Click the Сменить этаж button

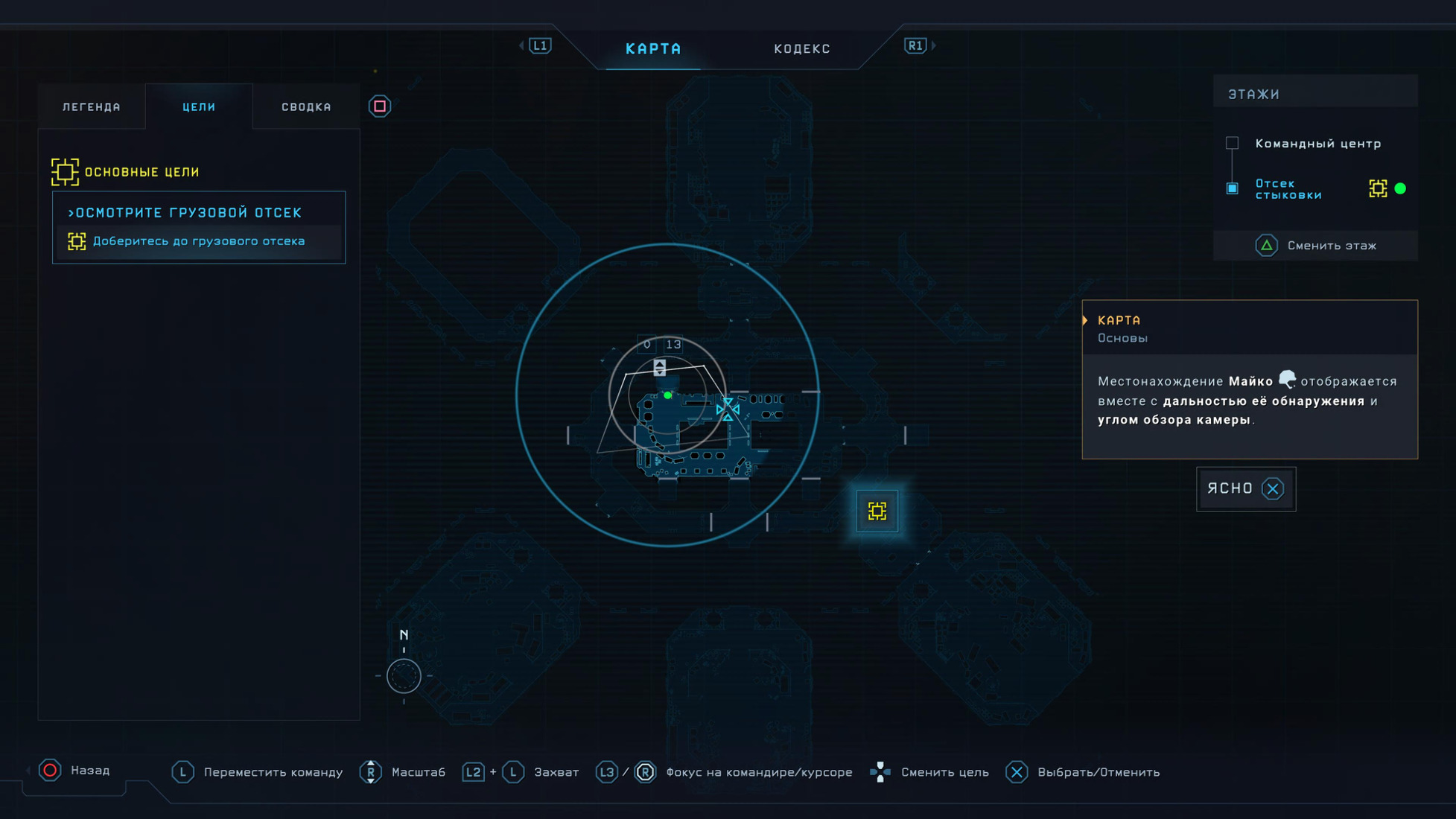click(x=1316, y=246)
